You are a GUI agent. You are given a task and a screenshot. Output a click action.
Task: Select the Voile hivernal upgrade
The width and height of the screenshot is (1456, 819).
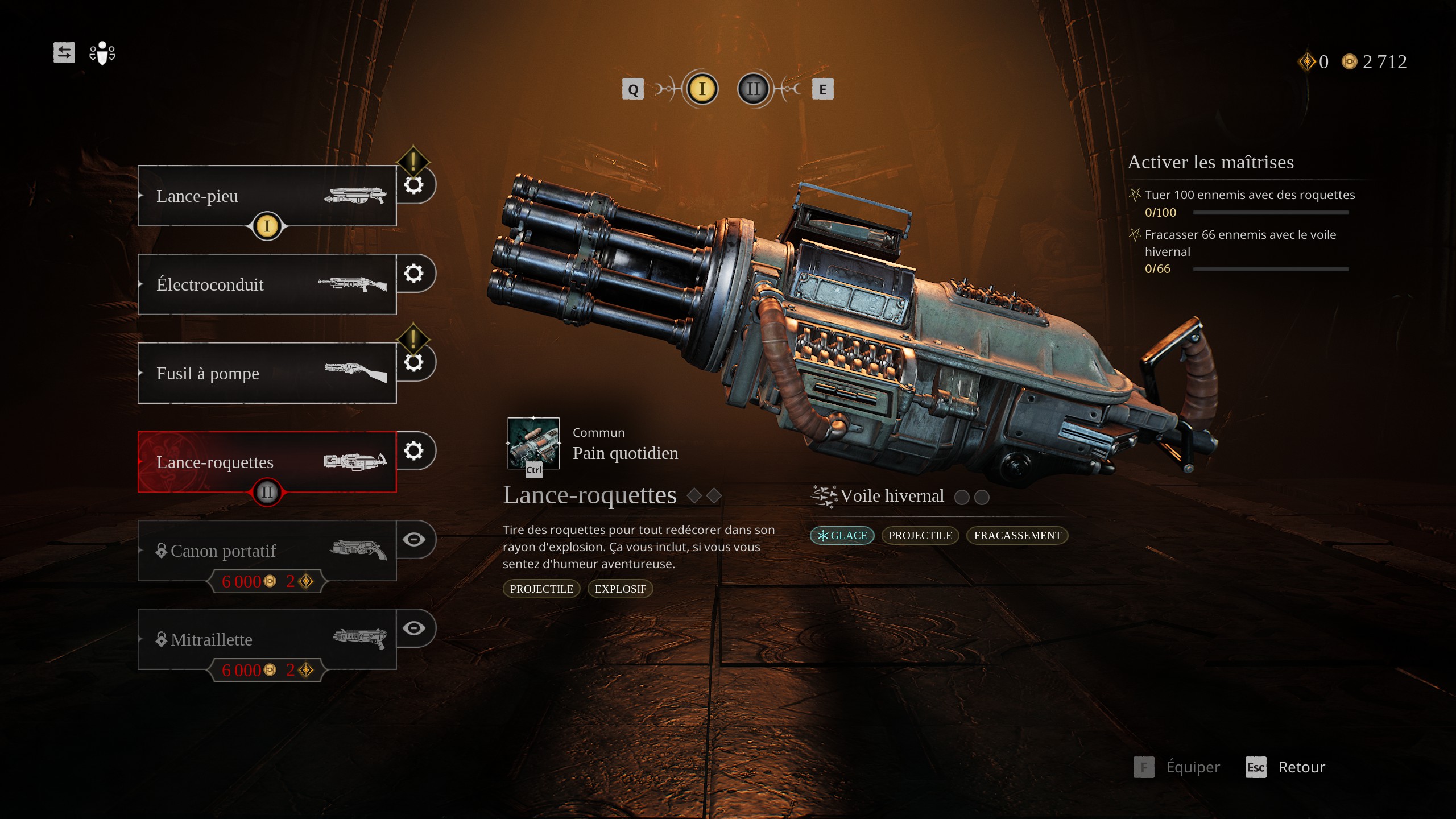(x=892, y=496)
